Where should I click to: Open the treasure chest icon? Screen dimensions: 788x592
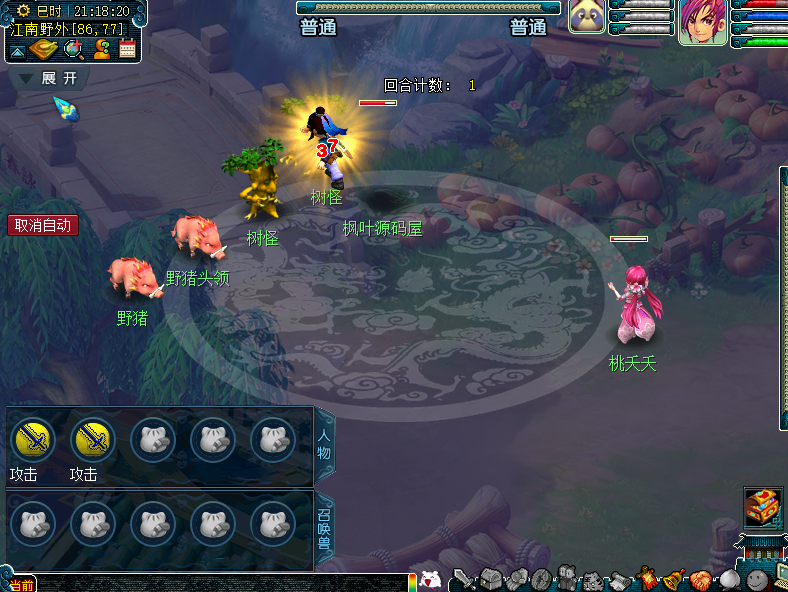[763, 507]
